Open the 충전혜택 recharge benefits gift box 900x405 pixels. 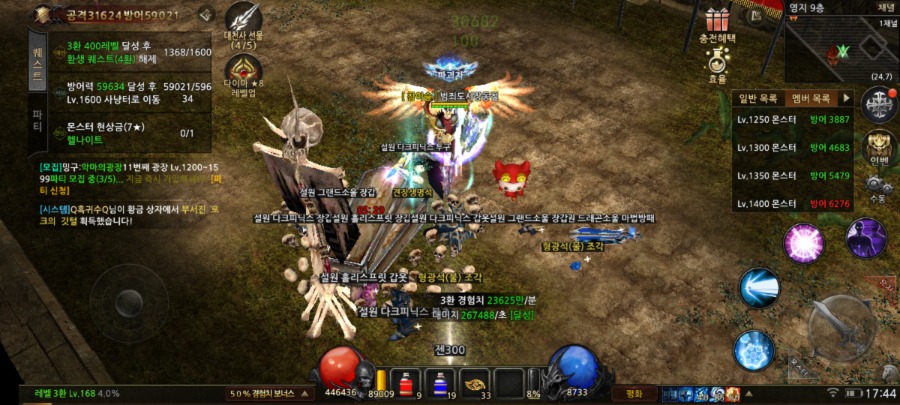pyautogui.click(x=716, y=24)
